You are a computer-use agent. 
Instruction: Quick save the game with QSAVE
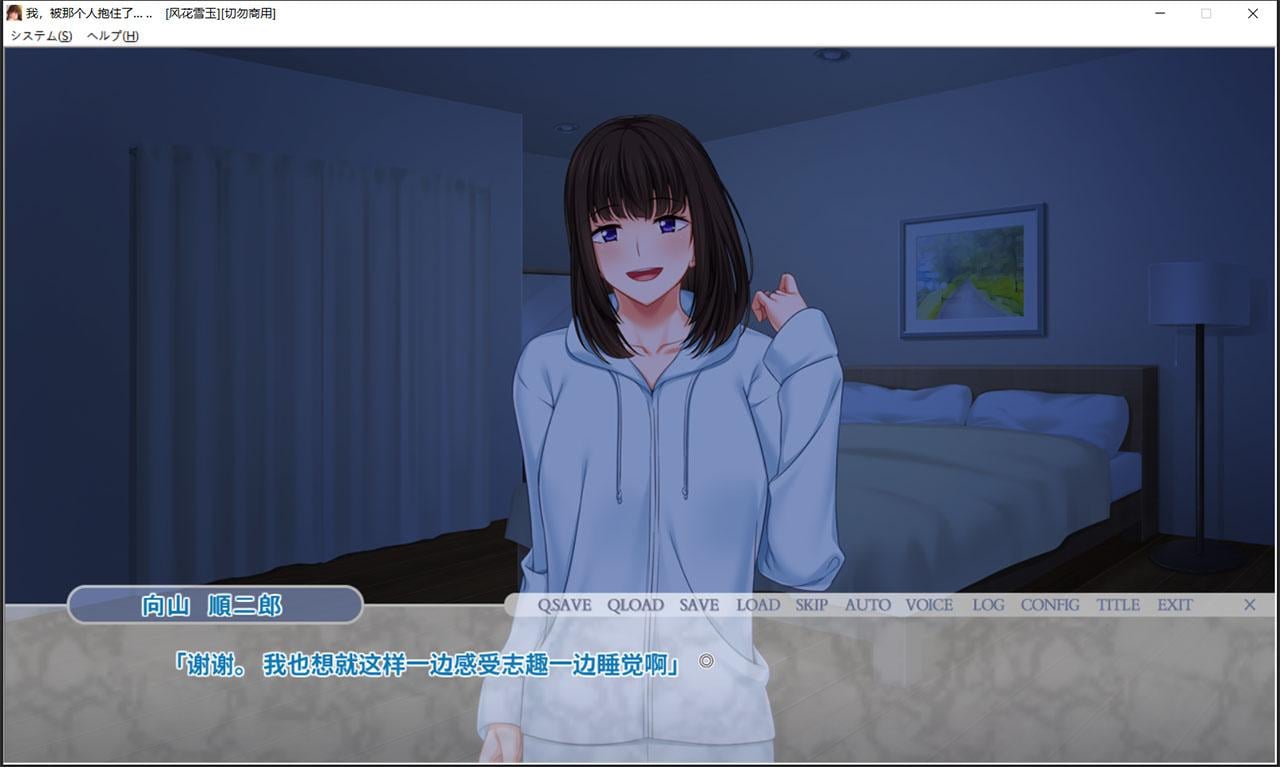tap(565, 604)
